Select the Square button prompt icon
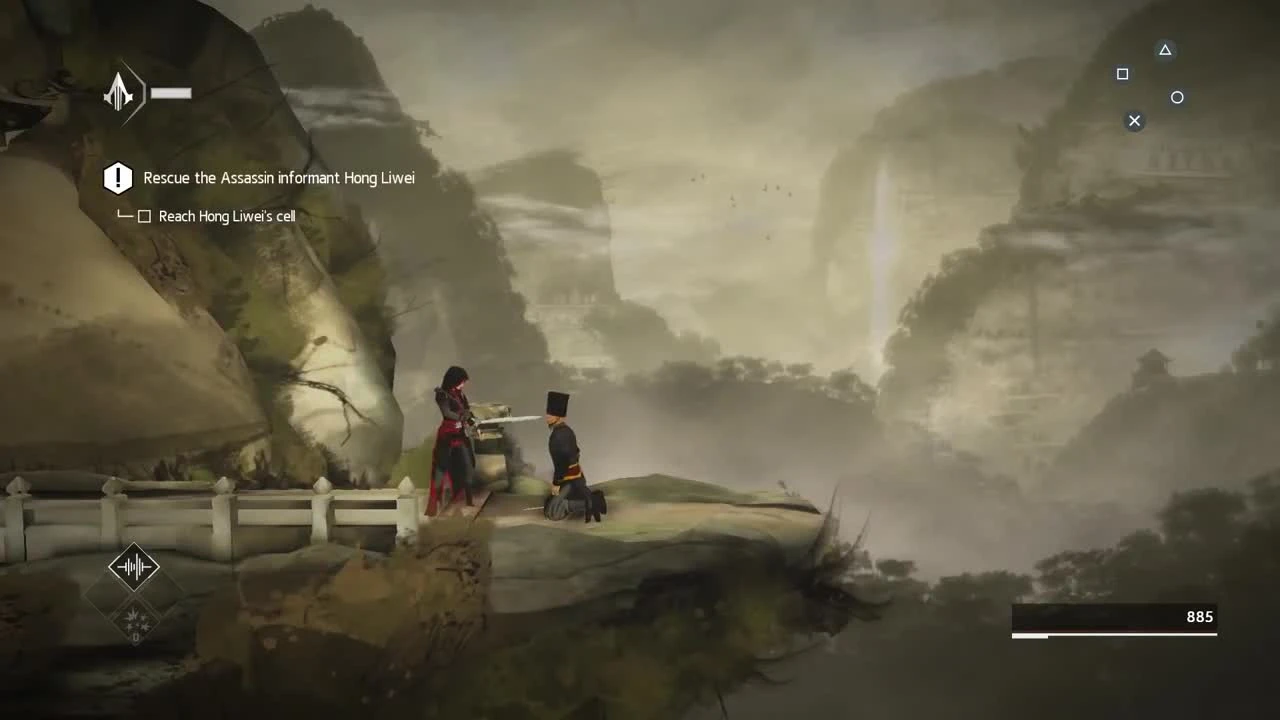The height and width of the screenshot is (720, 1280). (x=1122, y=73)
